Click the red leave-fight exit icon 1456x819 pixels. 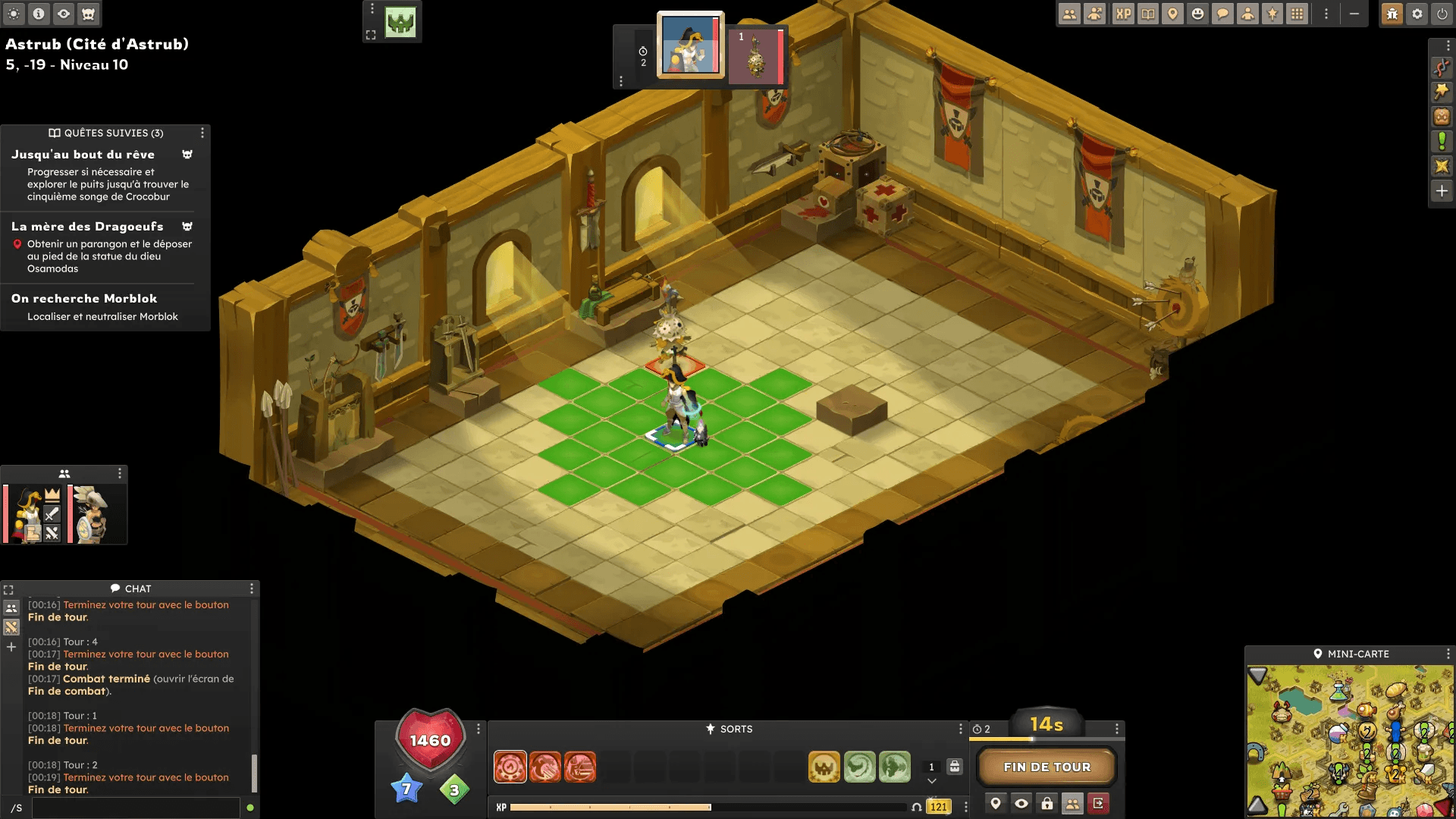1097,804
